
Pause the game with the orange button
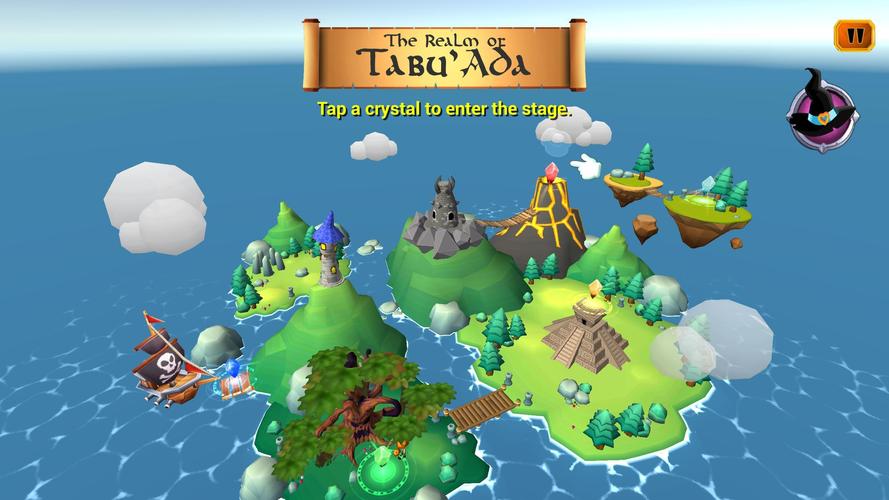[853, 36]
